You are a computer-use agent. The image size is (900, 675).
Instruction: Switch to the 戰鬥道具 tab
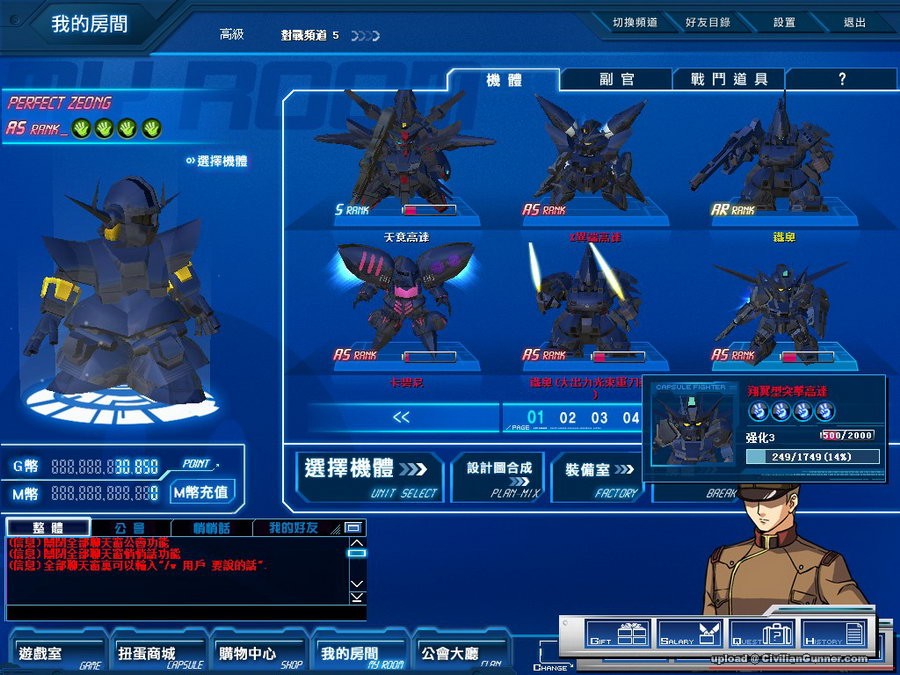pyautogui.click(x=729, y=79)
